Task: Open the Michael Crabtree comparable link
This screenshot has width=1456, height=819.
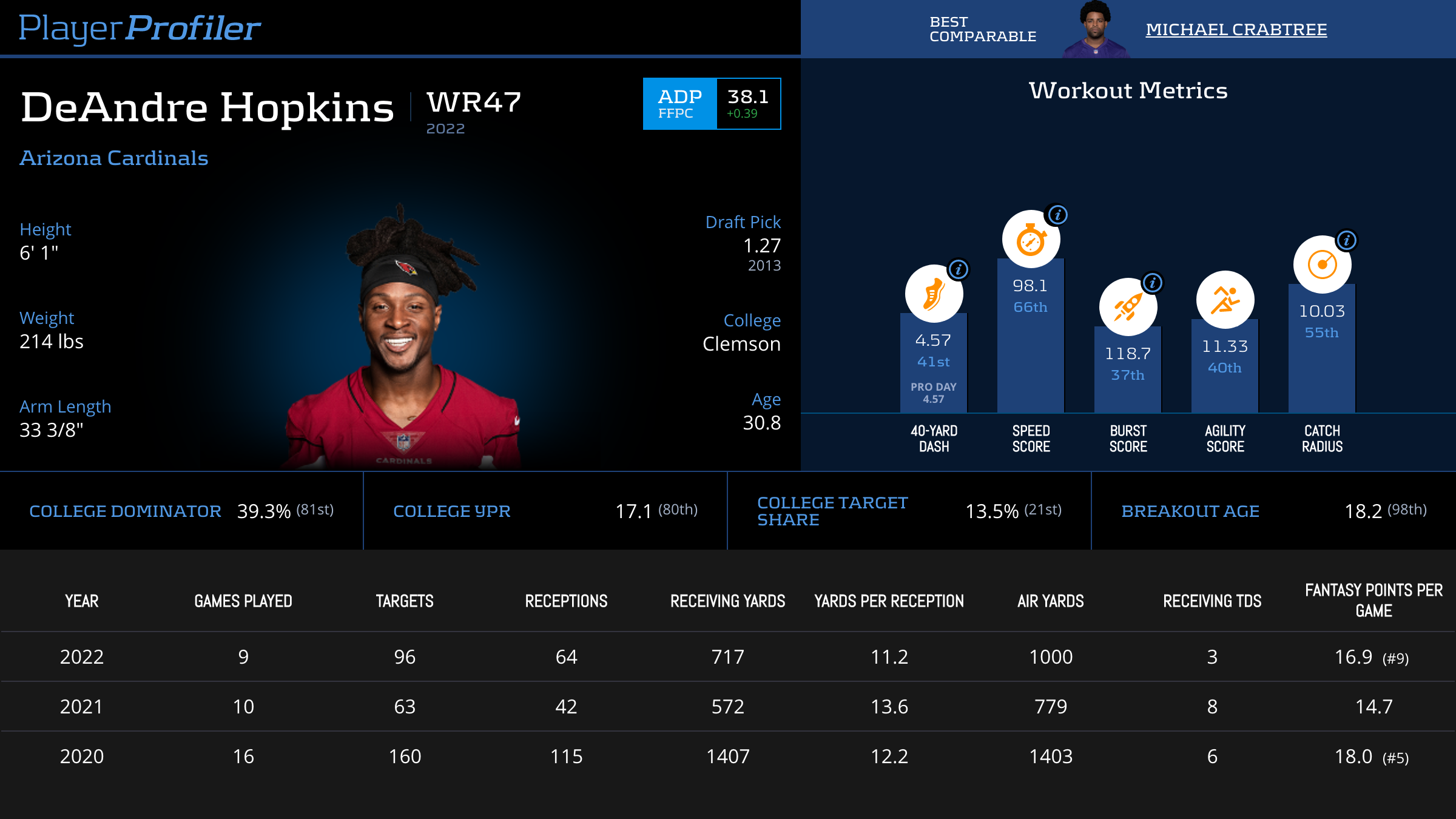Action: [x=1236, y=29]
